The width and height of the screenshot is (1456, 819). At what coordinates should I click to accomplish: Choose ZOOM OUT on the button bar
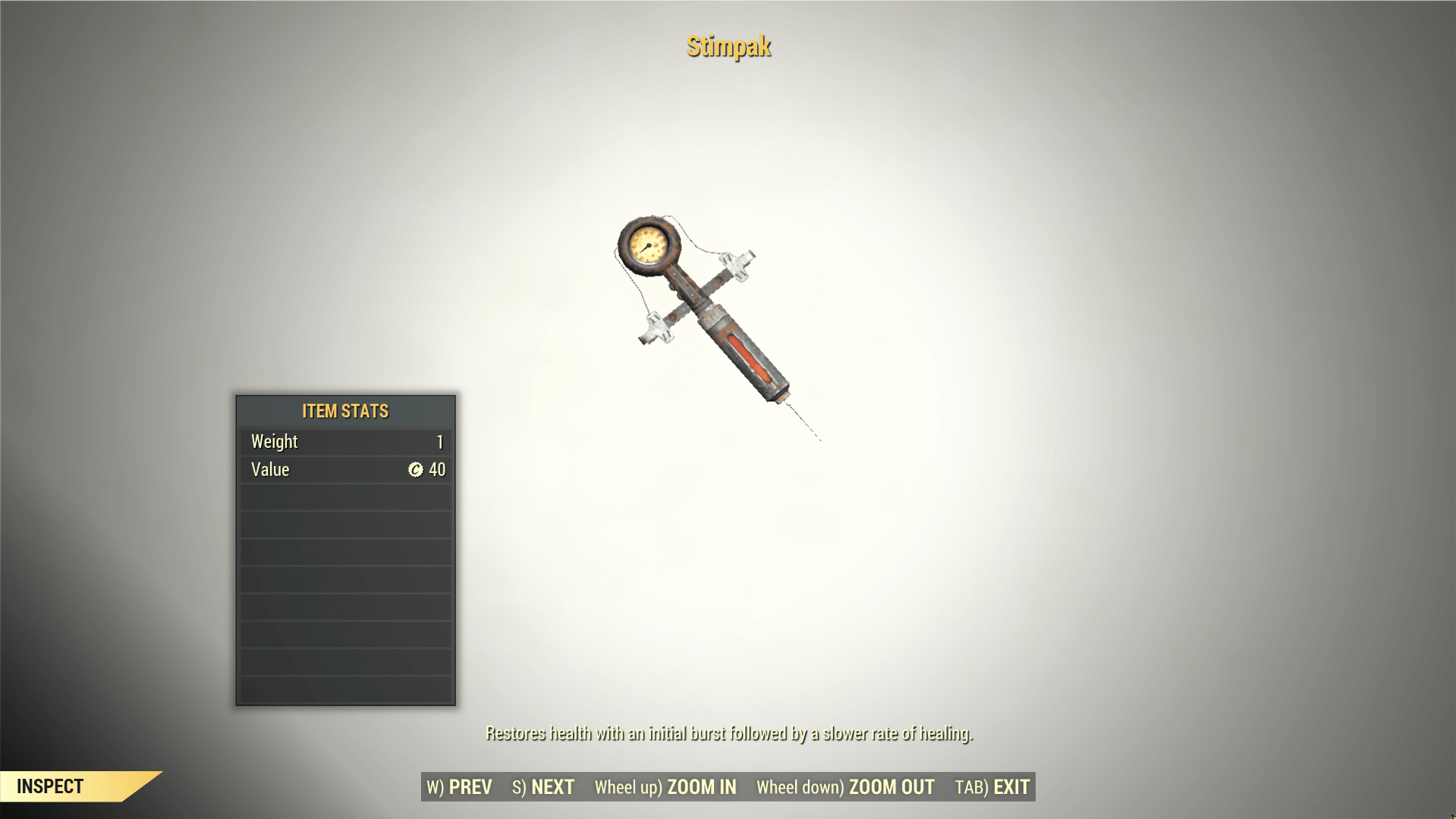[845, 787]
